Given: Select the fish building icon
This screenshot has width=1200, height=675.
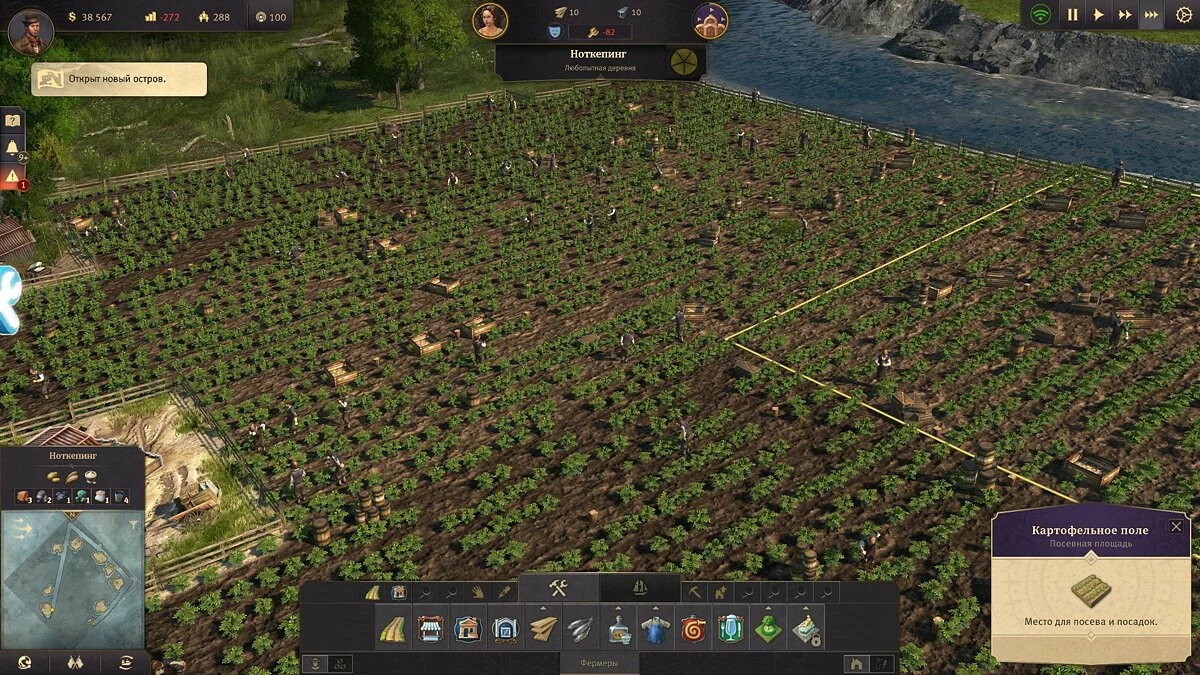Looking at the screenshot, I should click(581, 630).
